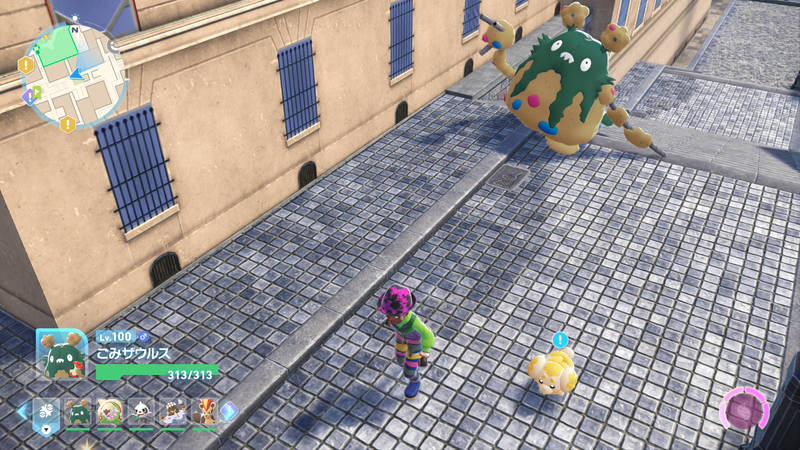
Task: Activate the pink Mega gauge orb
Action: (744, 411)
